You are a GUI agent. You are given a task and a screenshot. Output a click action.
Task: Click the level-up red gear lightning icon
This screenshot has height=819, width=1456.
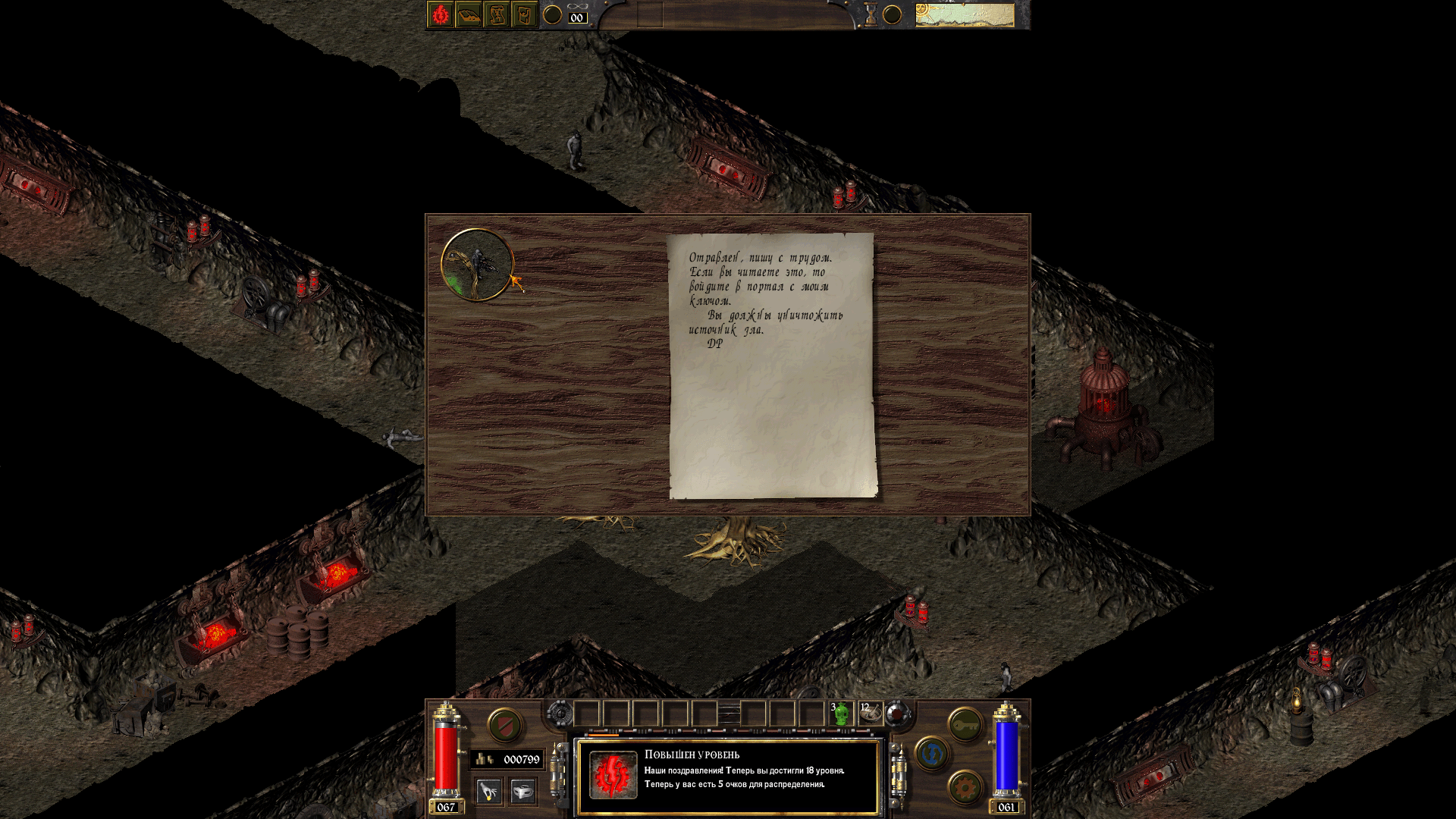tap(613, 775)
